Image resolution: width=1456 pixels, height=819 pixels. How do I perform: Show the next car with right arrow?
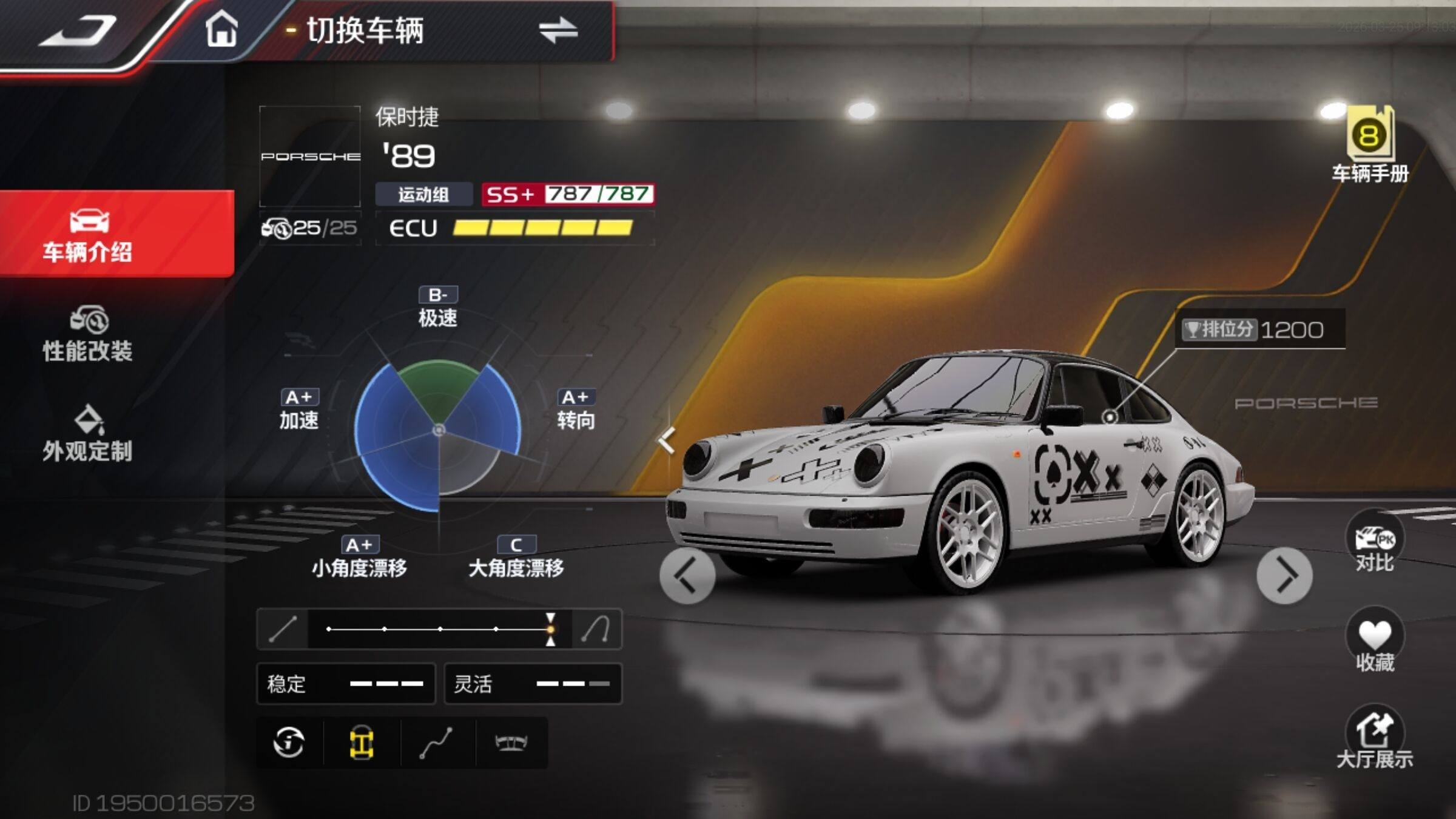(1284, 576)
